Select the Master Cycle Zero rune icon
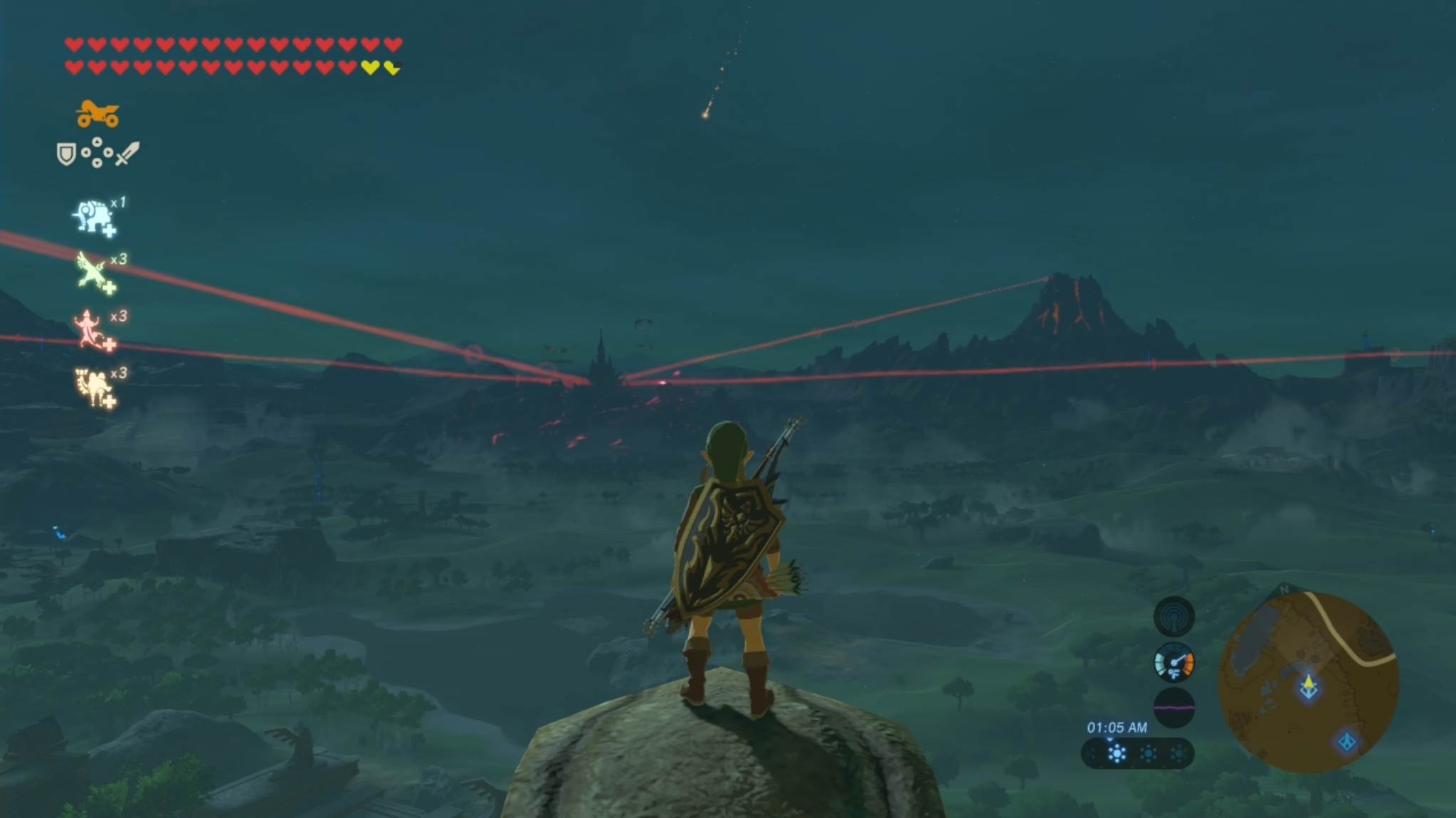 click(97, 114)
